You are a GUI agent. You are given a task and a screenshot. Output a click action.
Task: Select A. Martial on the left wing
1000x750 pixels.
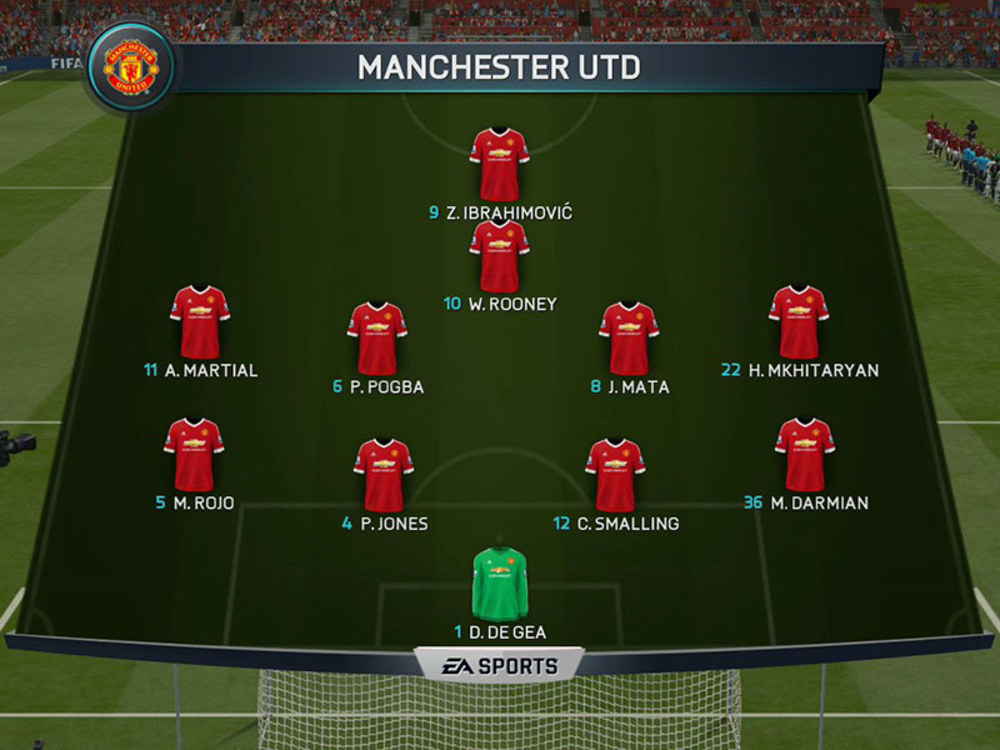200,322
